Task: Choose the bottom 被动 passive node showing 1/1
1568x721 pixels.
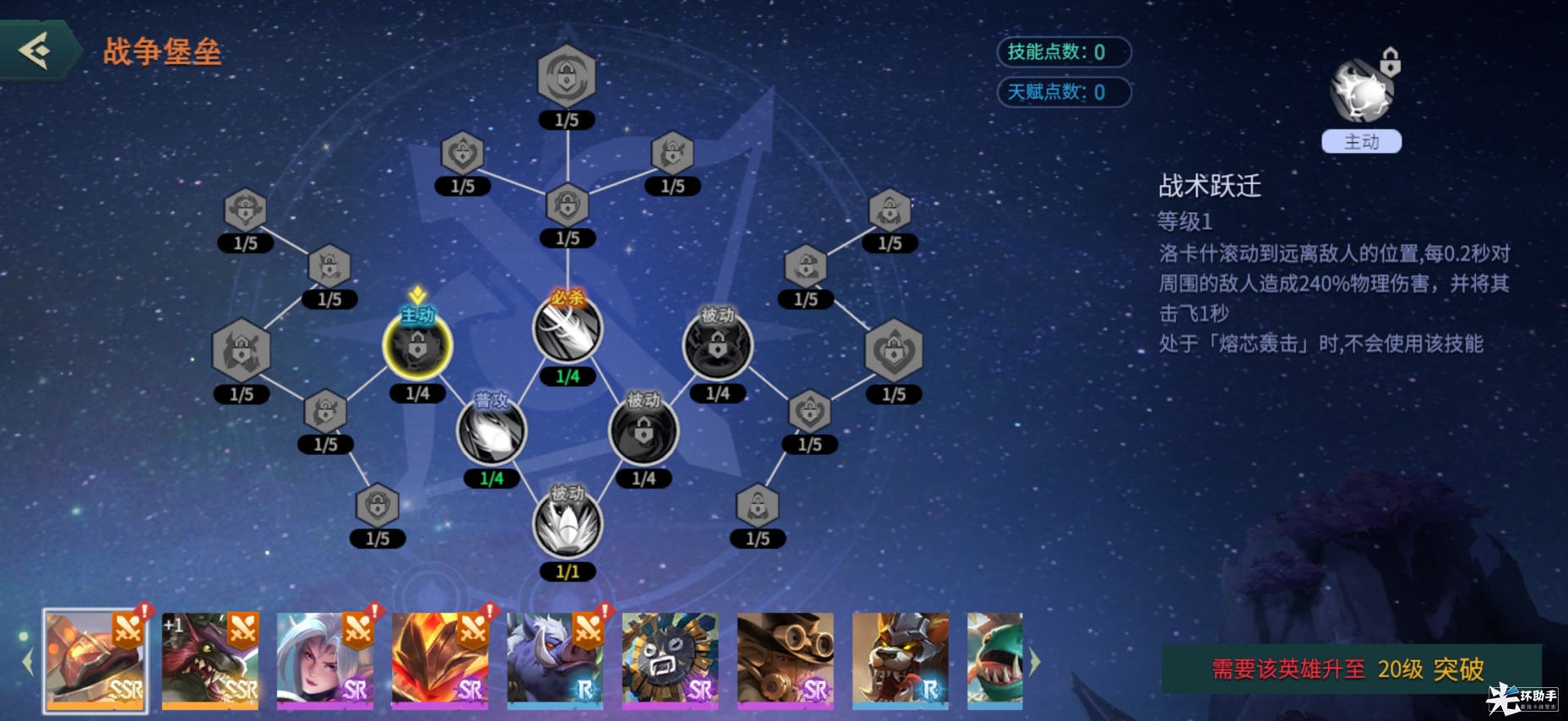Action: coord(568,524)
